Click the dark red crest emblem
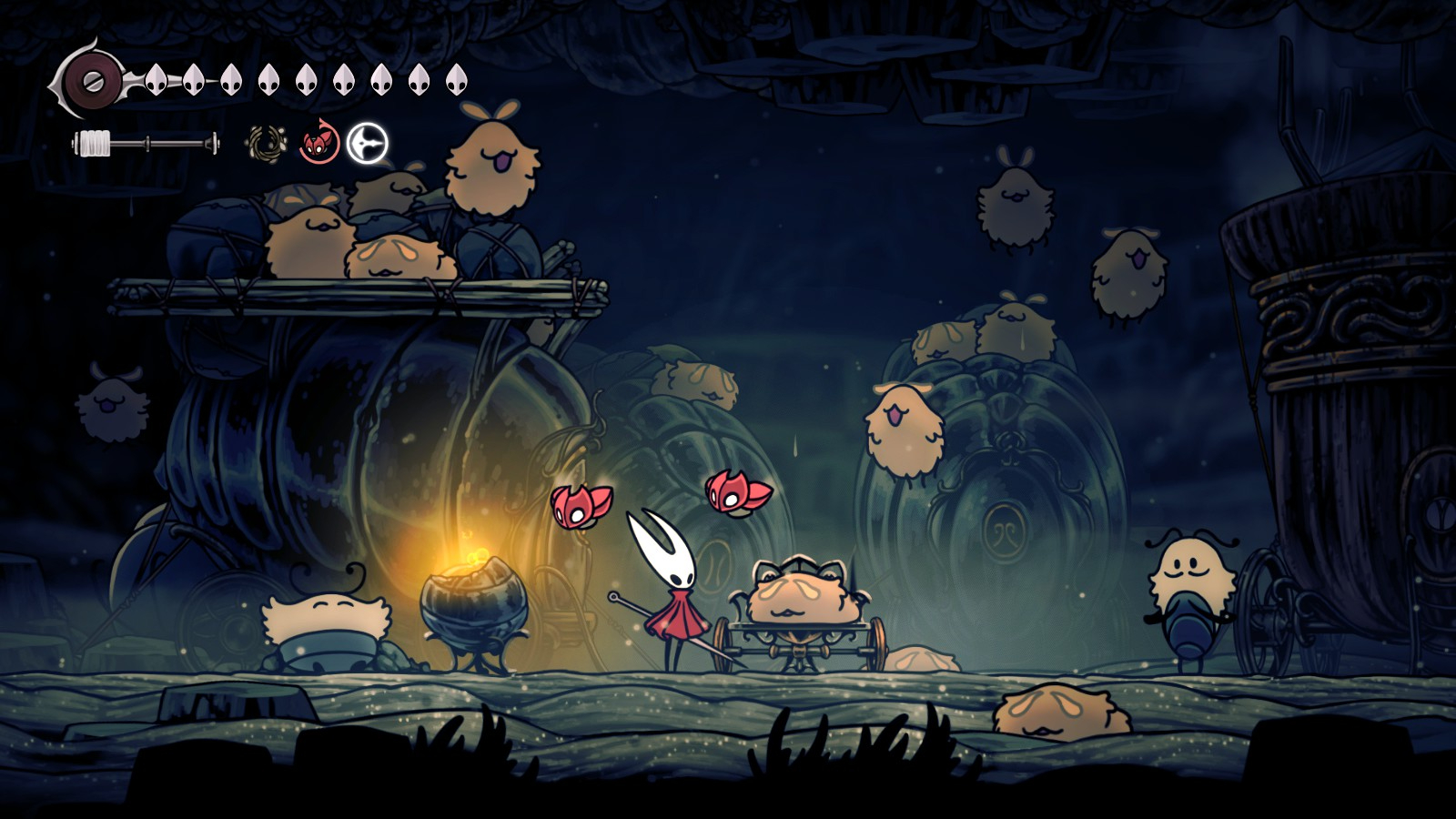1456x819 pixels. click(92, 80)
